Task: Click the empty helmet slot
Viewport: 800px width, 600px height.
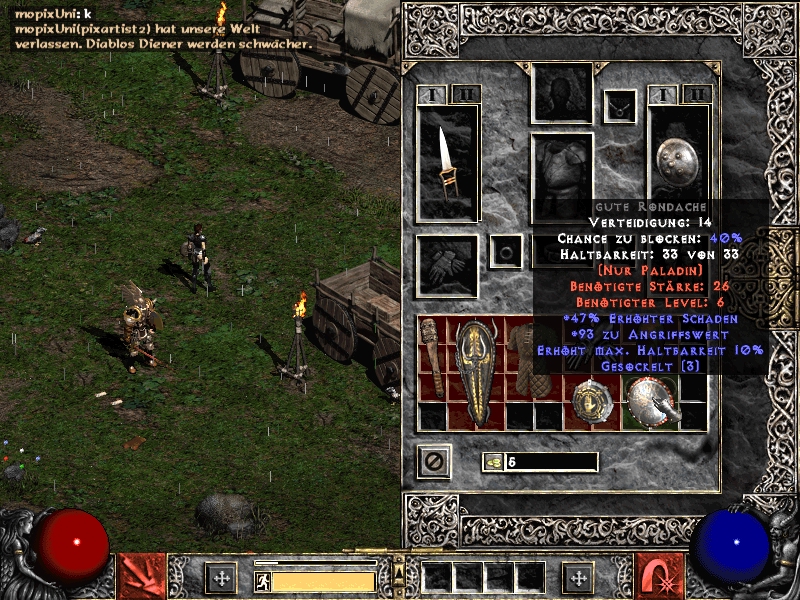Action: tap(562, 94)
